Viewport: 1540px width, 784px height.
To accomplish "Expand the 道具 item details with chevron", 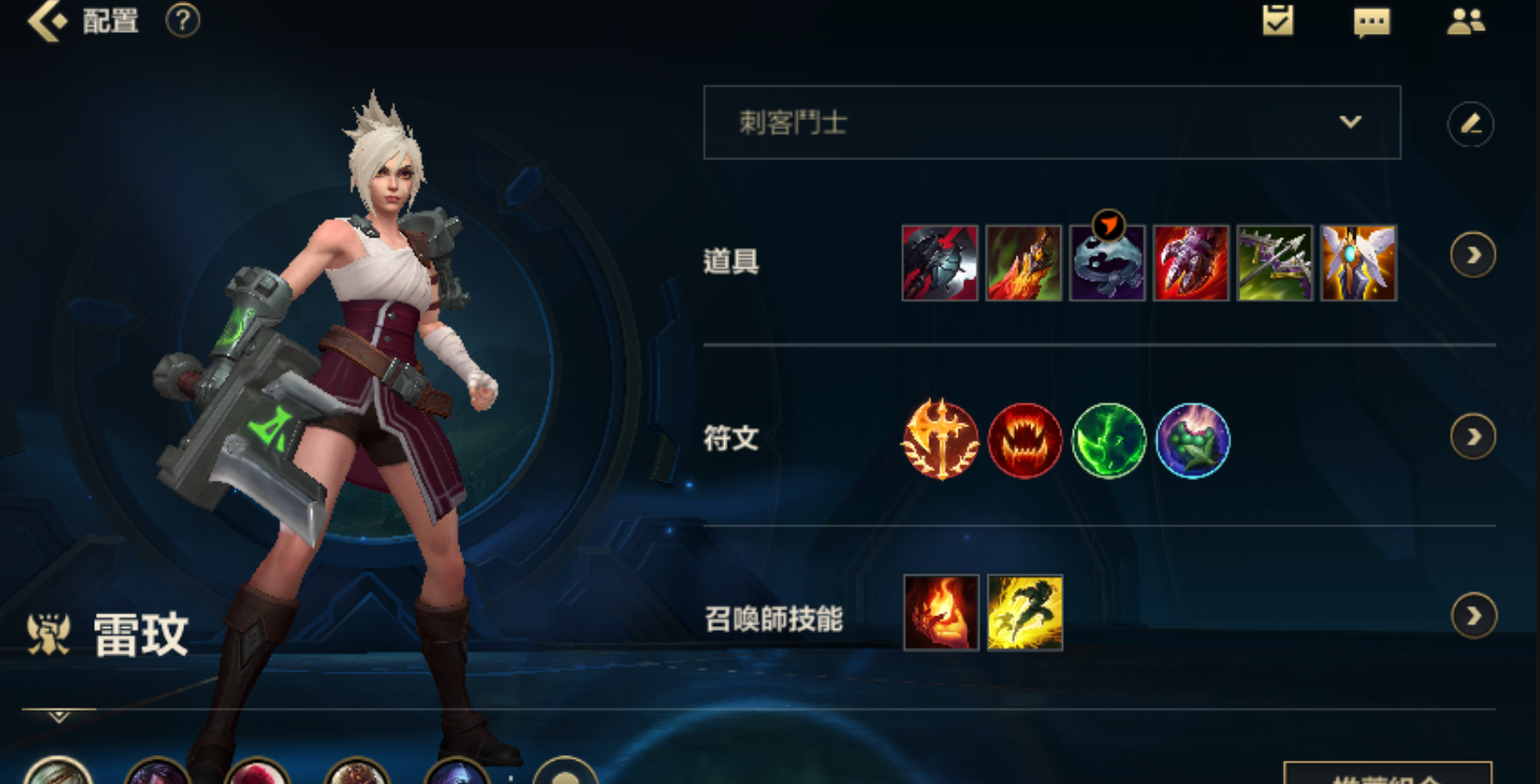I will 1474,255.
